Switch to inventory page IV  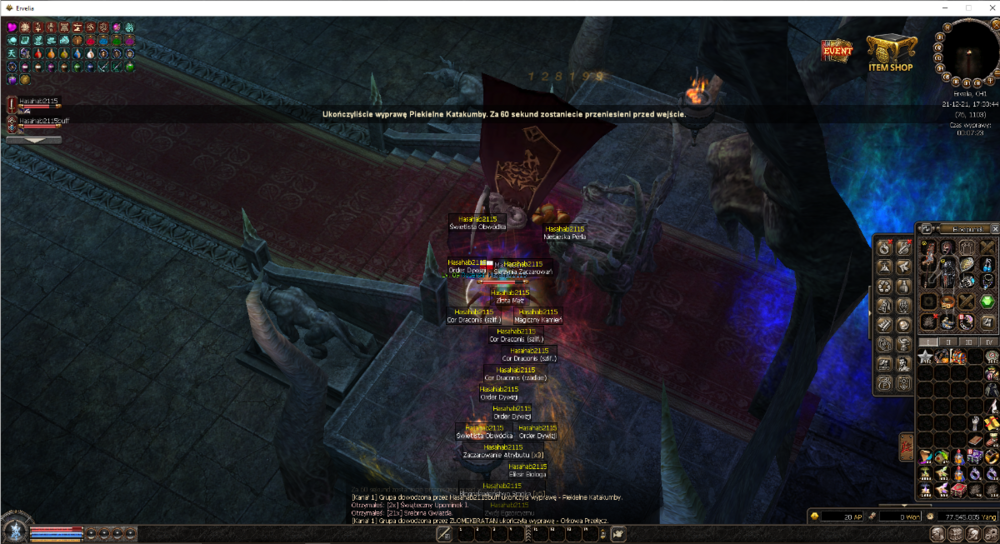click(989, 342)
